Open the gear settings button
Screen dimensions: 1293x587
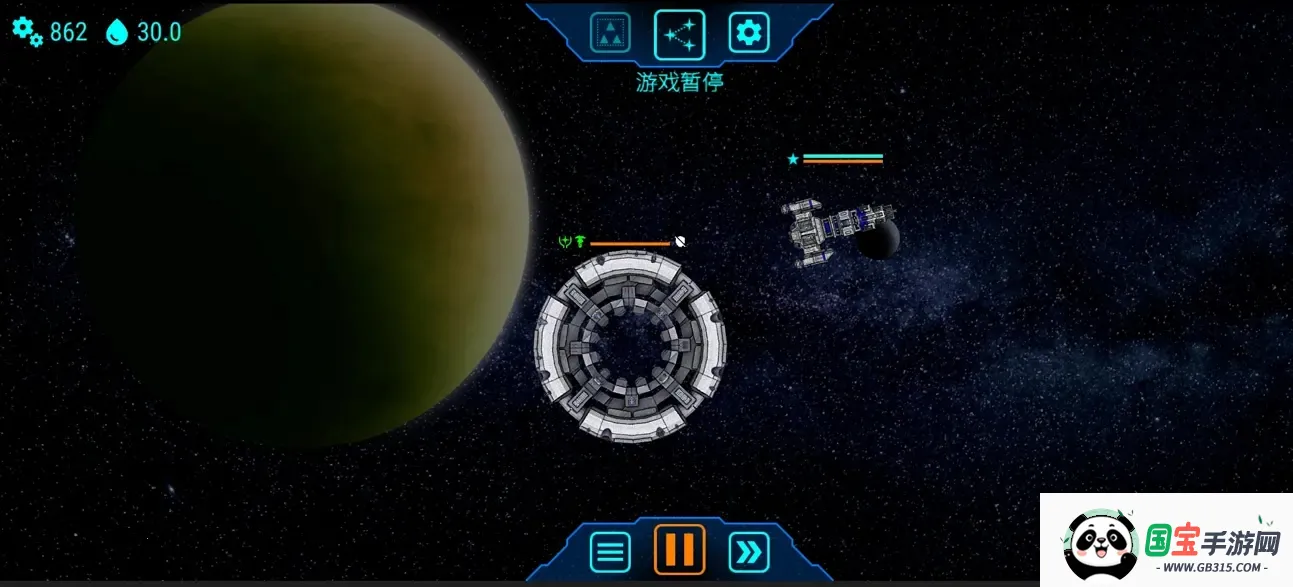(748, 34)
